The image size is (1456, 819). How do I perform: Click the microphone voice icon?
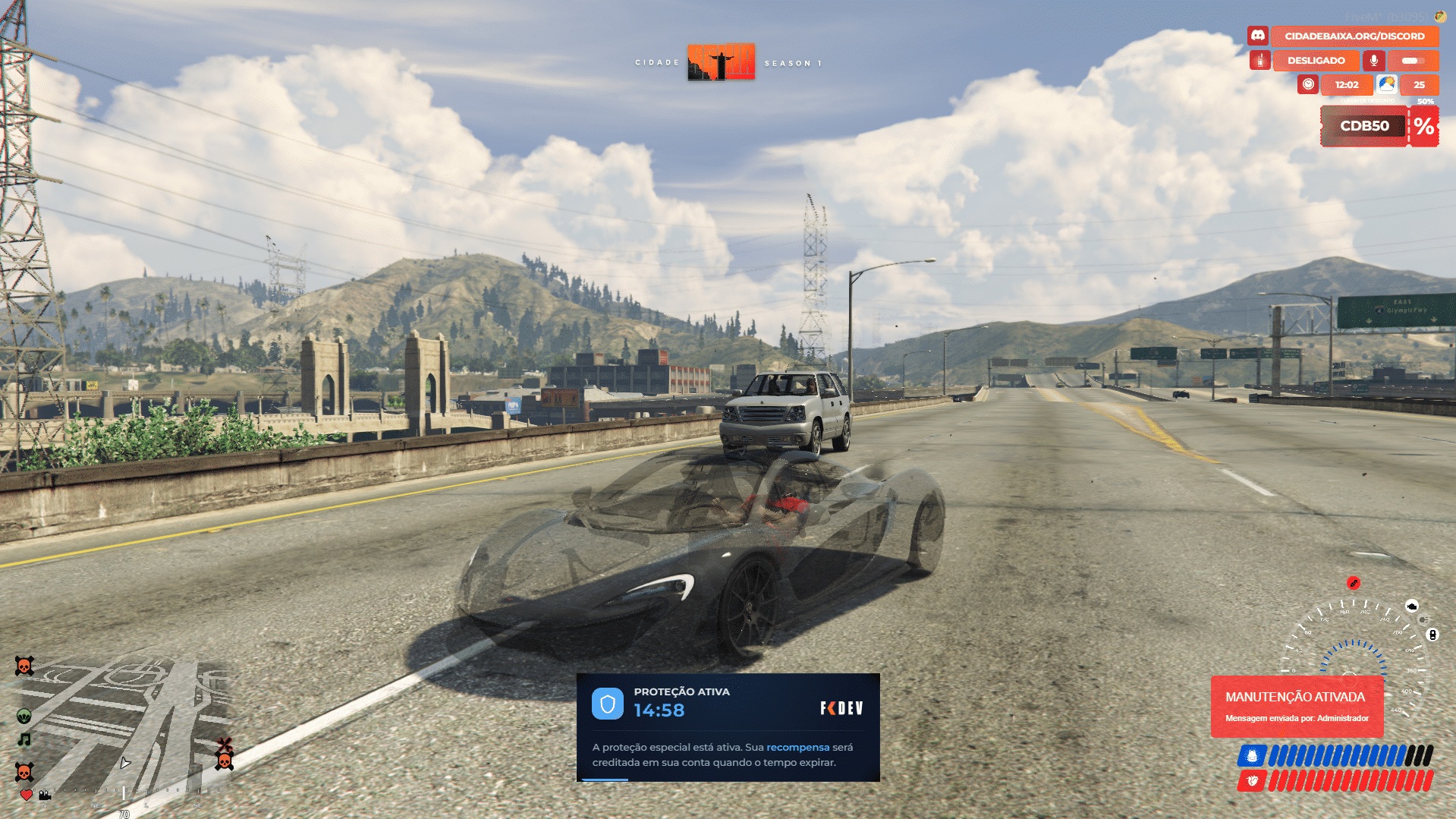pos(1373,60)
